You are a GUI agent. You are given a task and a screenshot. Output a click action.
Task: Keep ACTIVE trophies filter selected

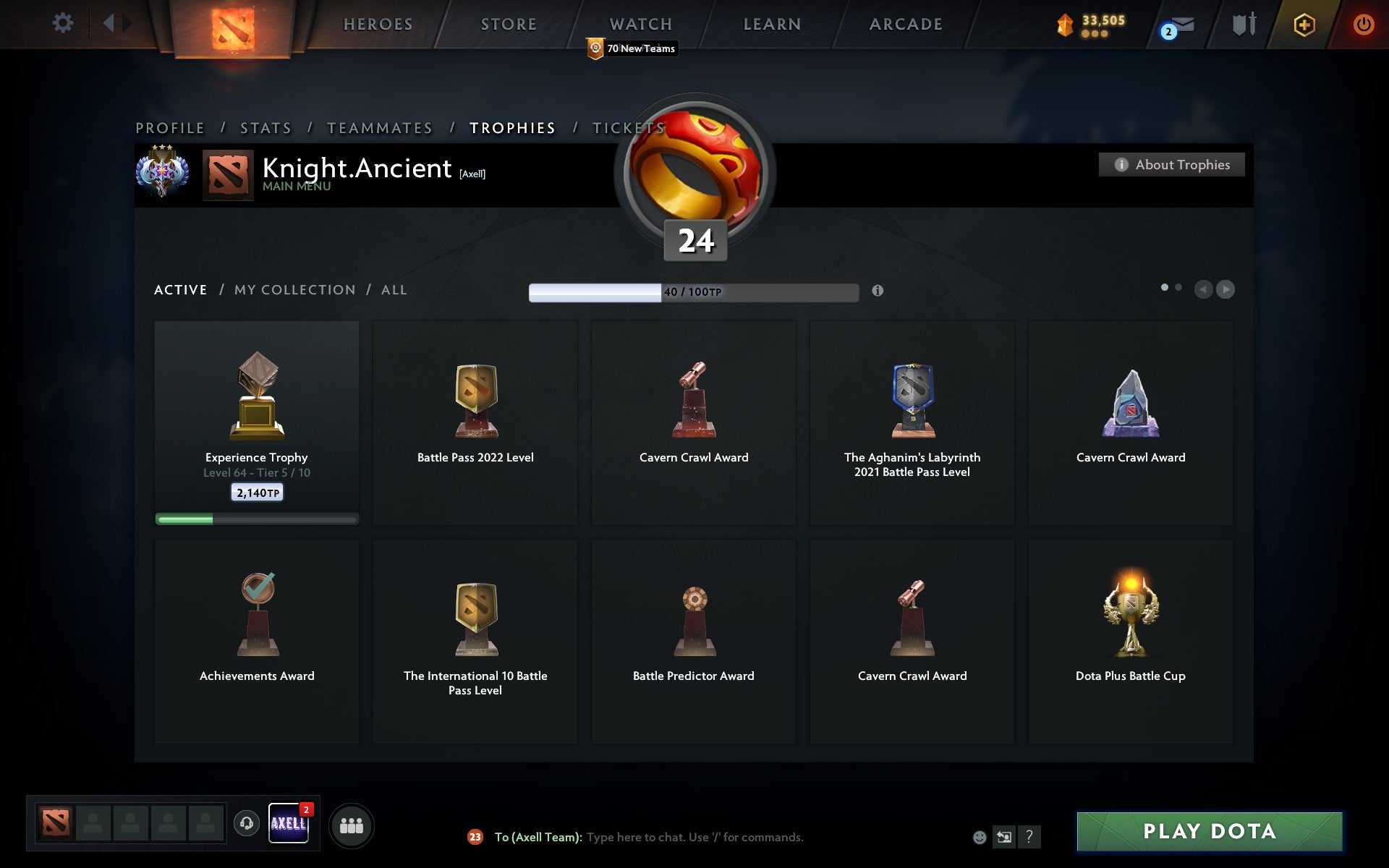(180, 289)
